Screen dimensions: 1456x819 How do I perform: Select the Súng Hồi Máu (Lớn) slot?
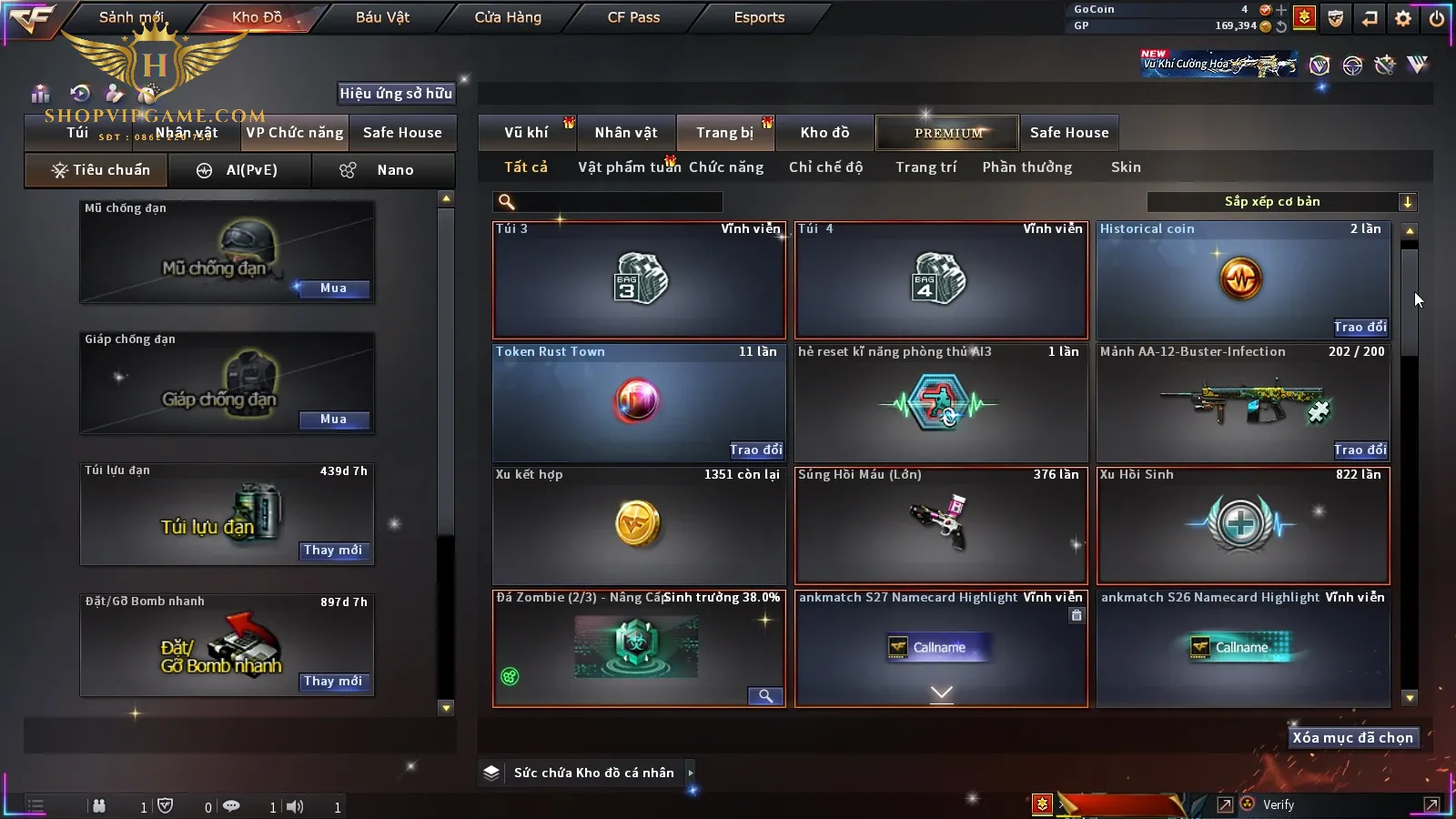pyautogui.click(x=941, y=525)
